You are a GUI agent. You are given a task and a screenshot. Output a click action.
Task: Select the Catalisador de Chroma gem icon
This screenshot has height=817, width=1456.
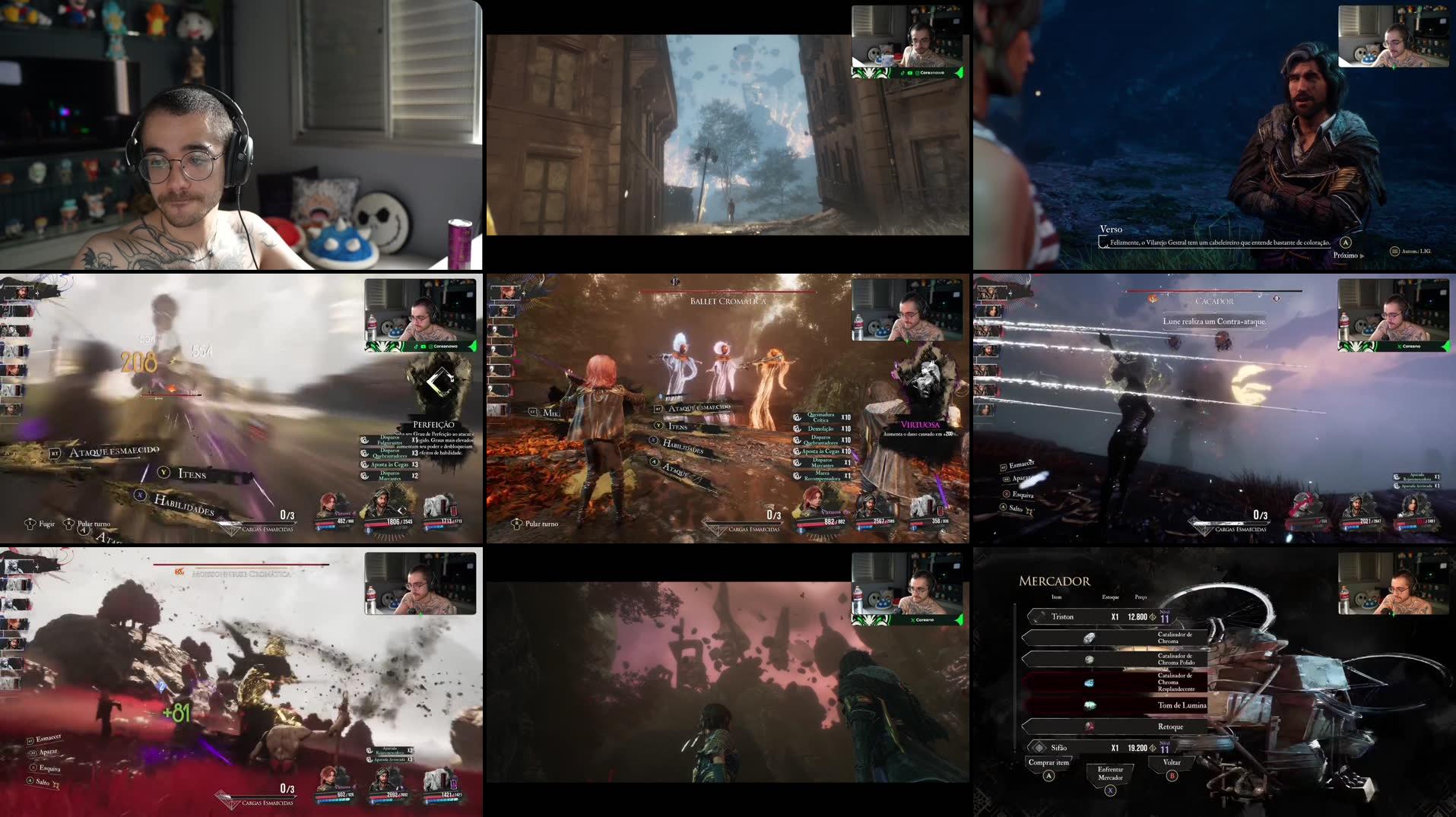click(x=1090, y=638)
